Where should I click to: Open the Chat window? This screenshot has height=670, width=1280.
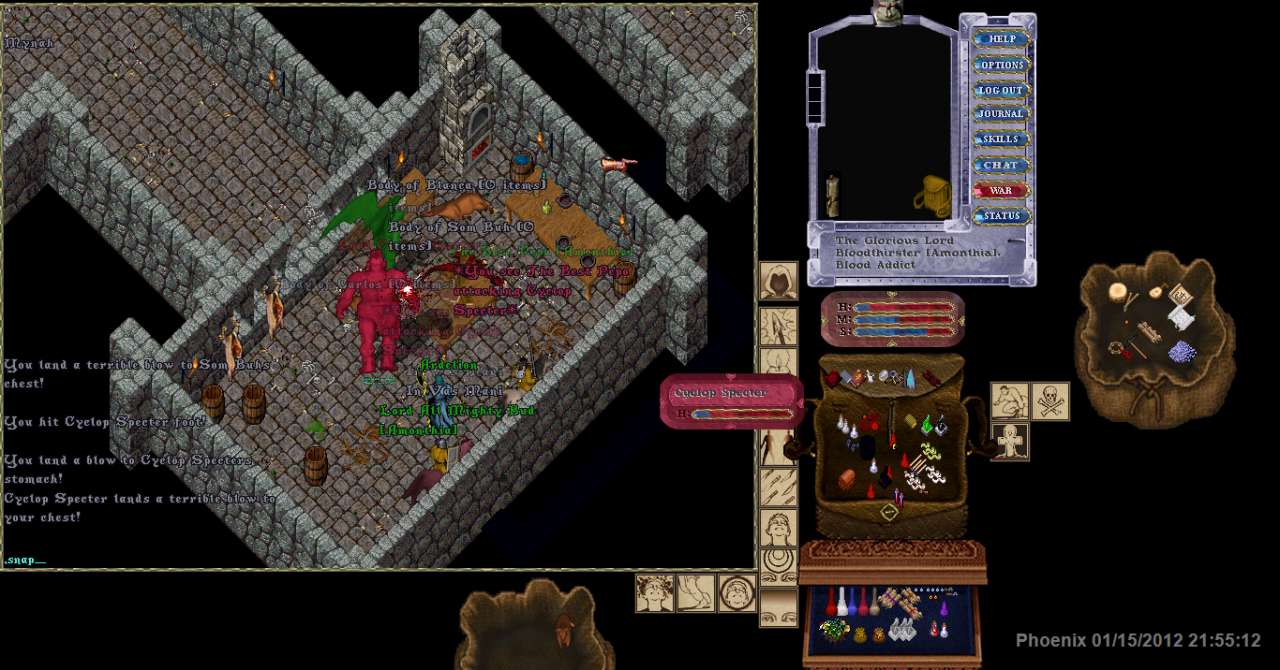pyautogui.click(x=1001, y=165)
